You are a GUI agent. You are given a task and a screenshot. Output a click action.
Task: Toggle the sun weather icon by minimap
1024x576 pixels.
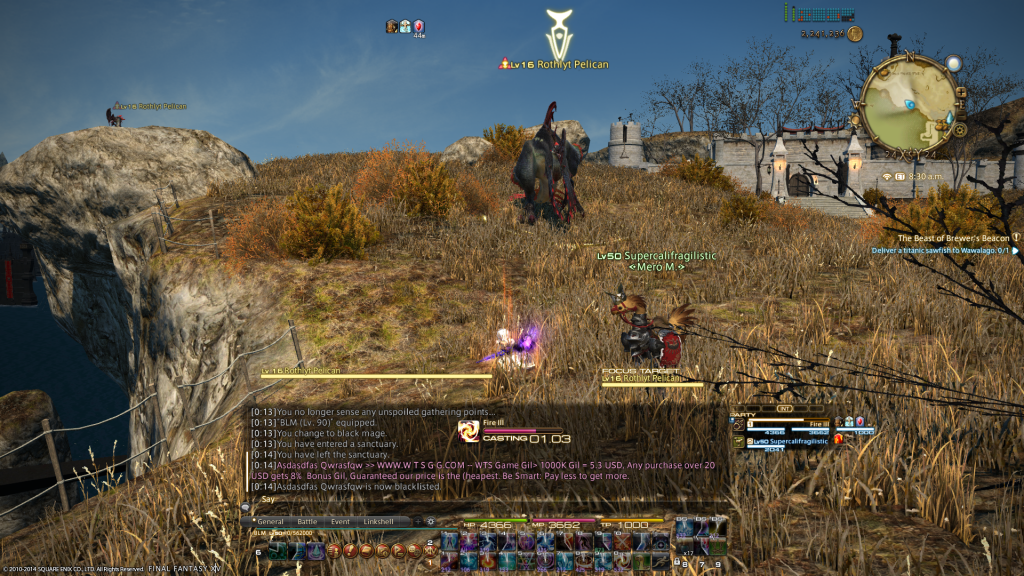(954, 64)
